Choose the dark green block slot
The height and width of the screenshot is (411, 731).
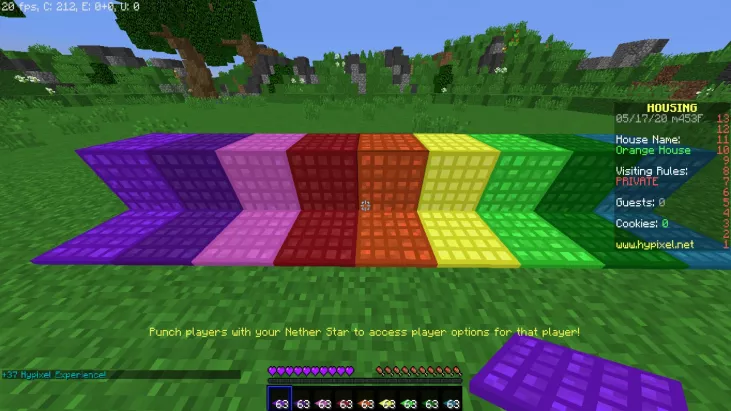pos(431,400)
